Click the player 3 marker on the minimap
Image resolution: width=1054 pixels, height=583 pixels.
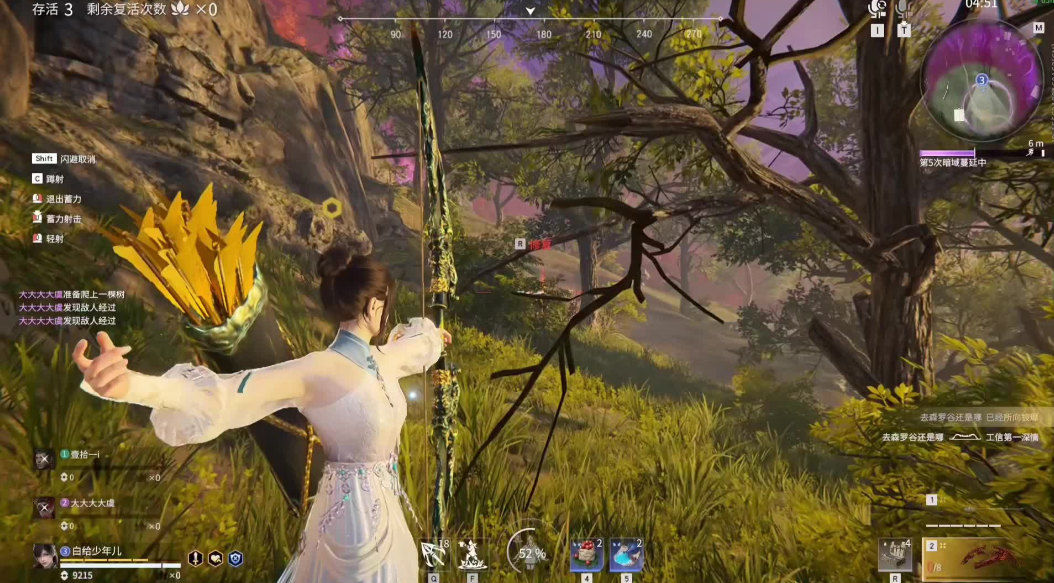point(982,80)
